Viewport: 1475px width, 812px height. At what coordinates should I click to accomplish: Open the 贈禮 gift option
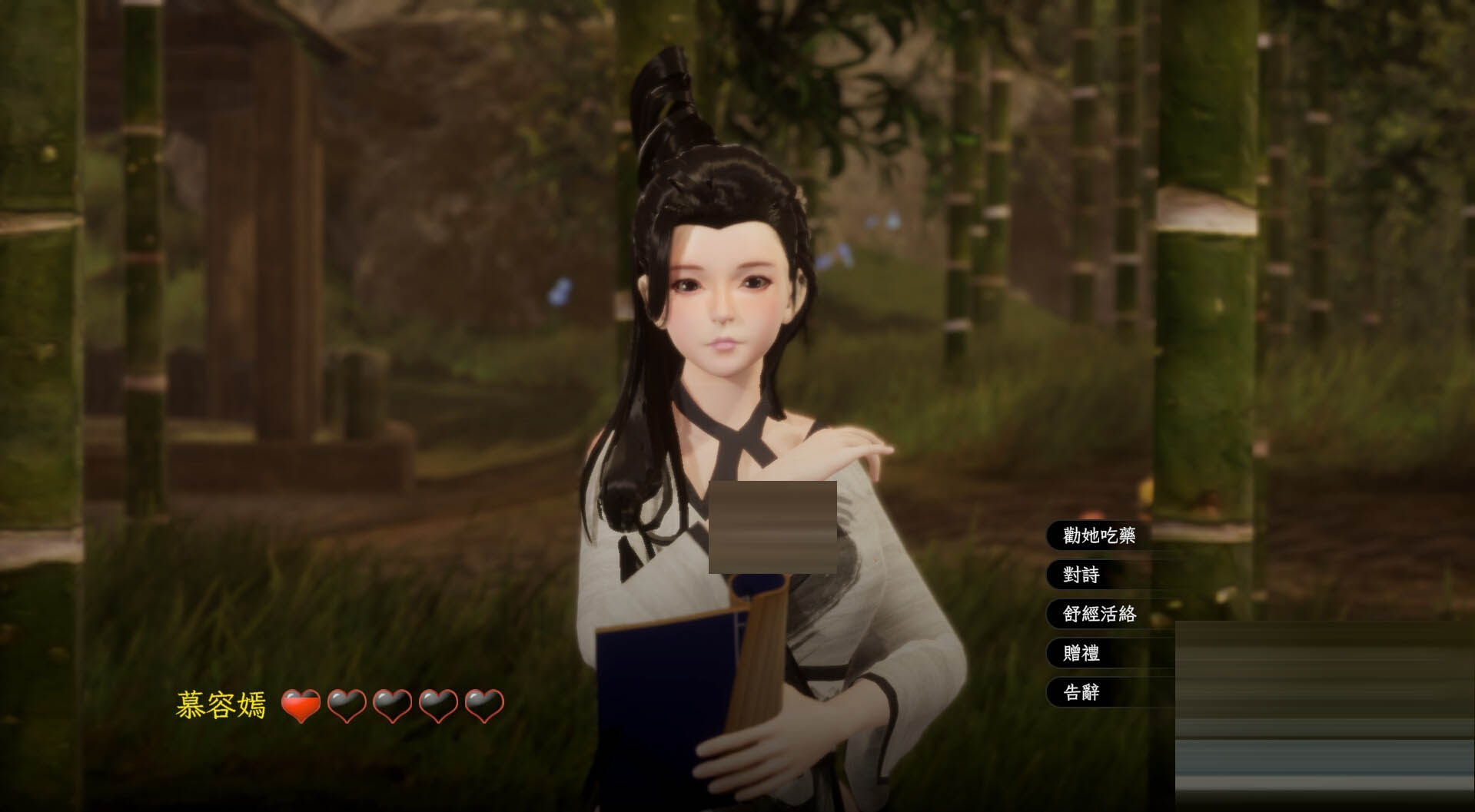pyautogui.click(x=1081, y=653)
